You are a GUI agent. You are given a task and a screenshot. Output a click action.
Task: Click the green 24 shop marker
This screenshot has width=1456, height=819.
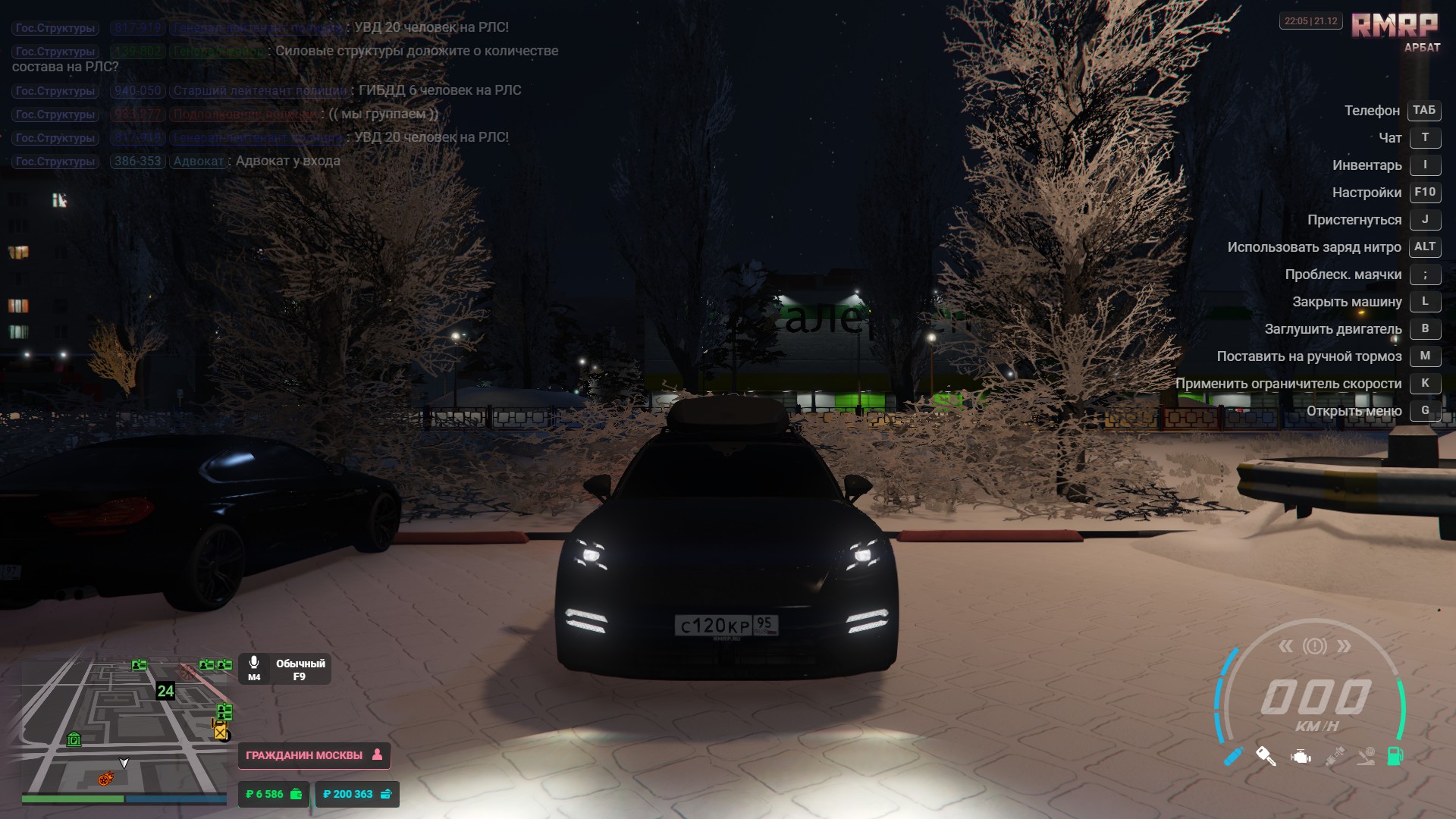tap(165, 691)
